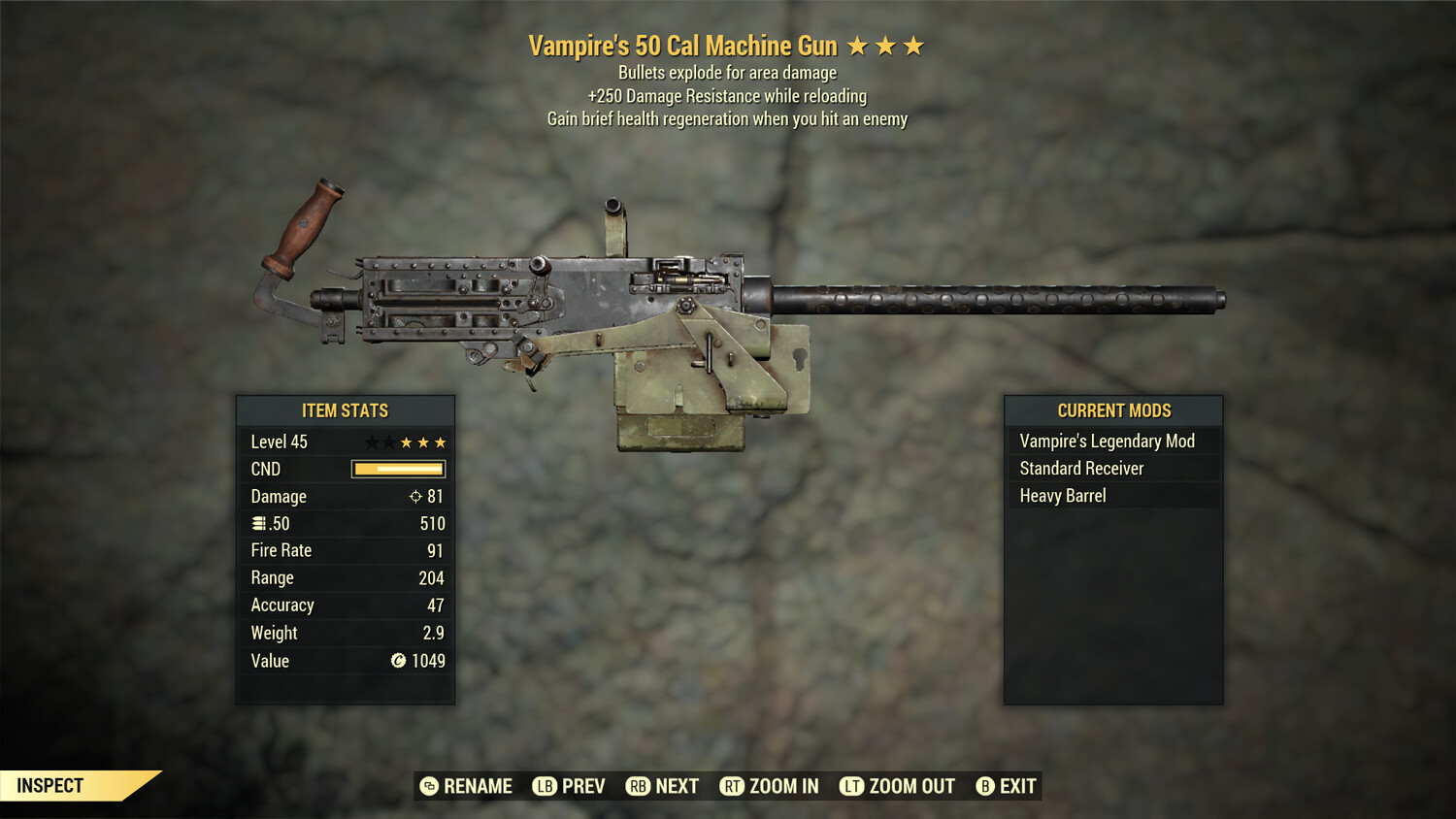Click the RT button icon for Zoom In
The image size is (1456, 819).
click(731, 786)
